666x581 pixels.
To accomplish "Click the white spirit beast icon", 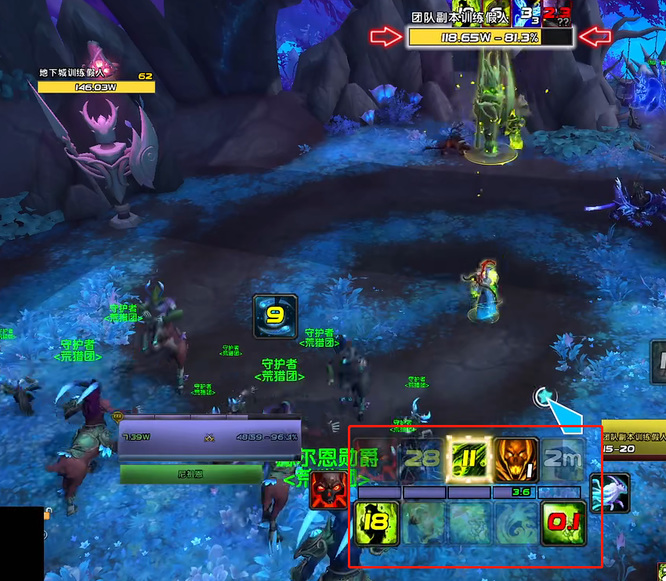I will point(609,493).
